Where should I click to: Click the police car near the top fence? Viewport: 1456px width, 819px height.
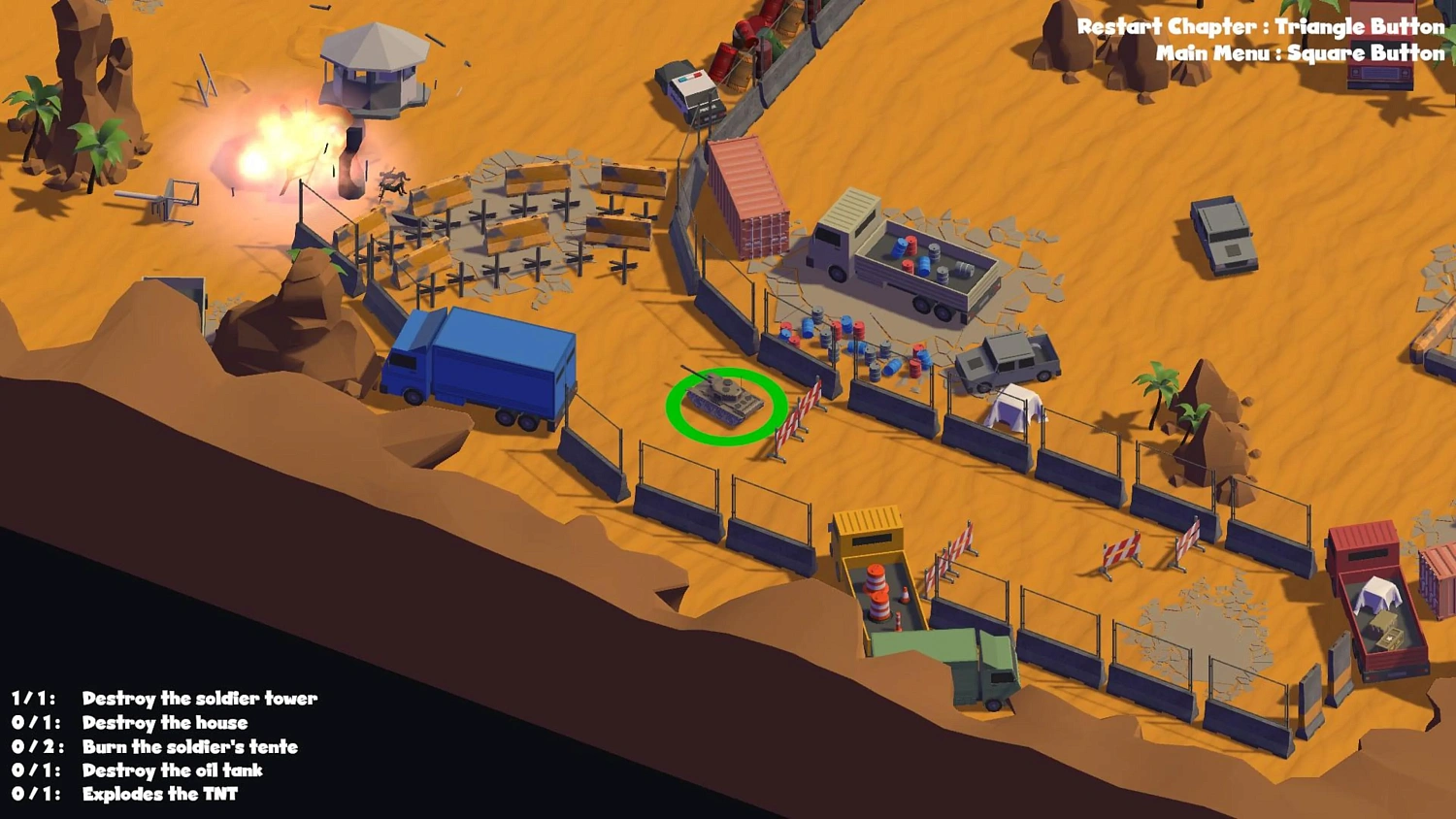click(689, 92)
